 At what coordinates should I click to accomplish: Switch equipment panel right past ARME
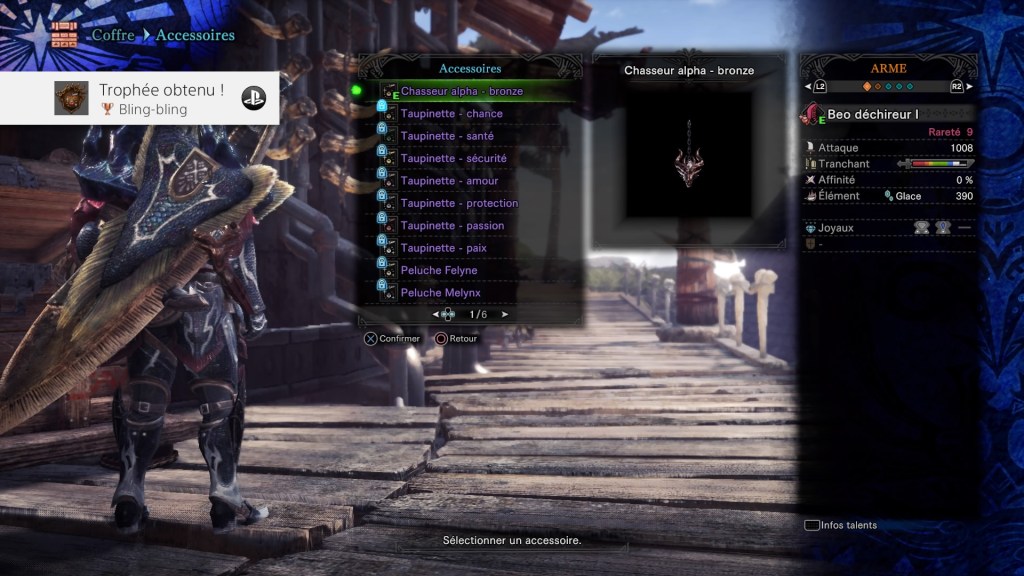pos(968,87)
